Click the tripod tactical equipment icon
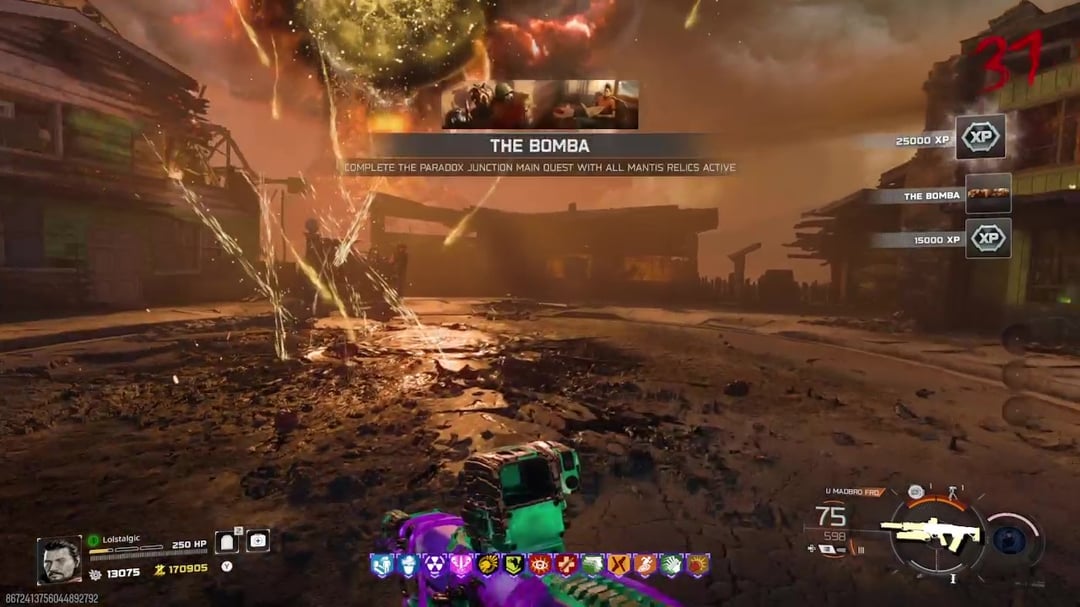1080x607 pixels. tap(953, 491)
